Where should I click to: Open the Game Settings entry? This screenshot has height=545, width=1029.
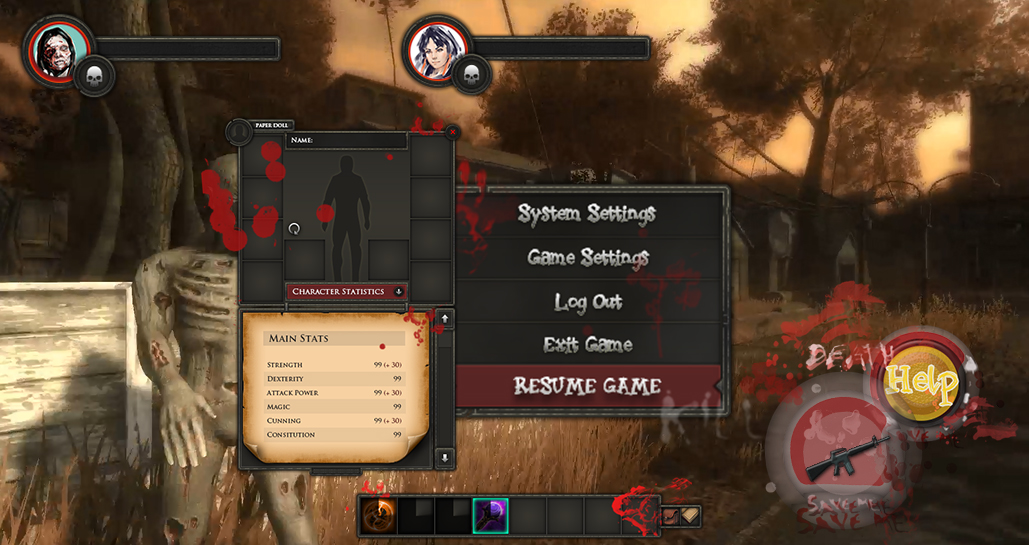tap(588, 258)
